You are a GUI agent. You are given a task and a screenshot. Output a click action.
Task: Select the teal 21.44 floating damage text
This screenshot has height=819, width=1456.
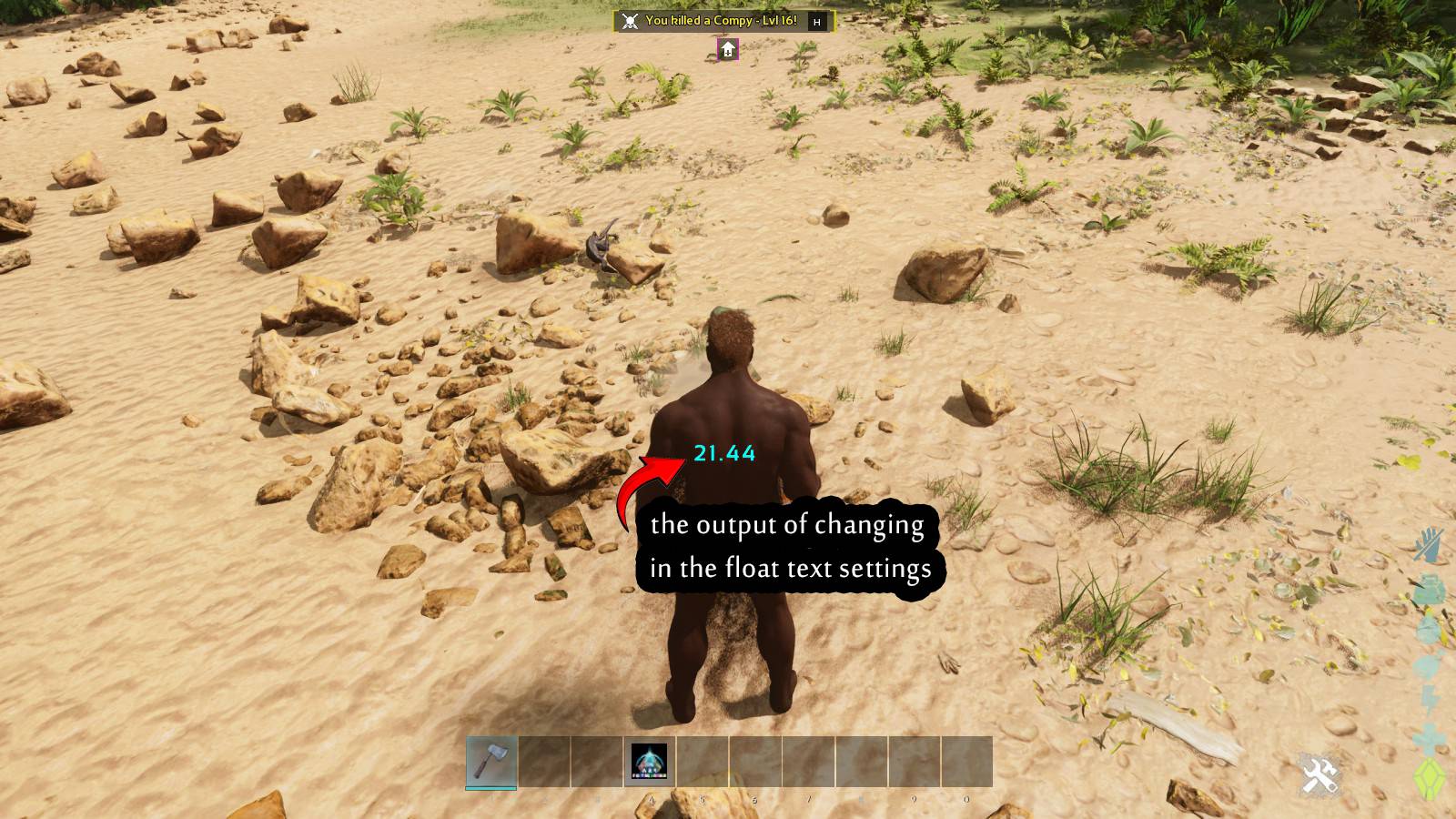coord(725,452)
